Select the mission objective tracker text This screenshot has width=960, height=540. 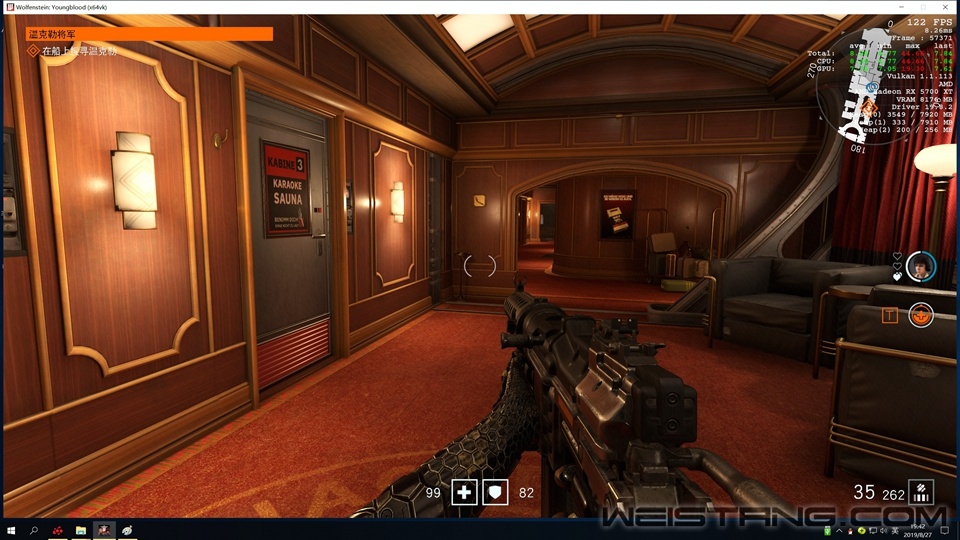pos(78,50)
